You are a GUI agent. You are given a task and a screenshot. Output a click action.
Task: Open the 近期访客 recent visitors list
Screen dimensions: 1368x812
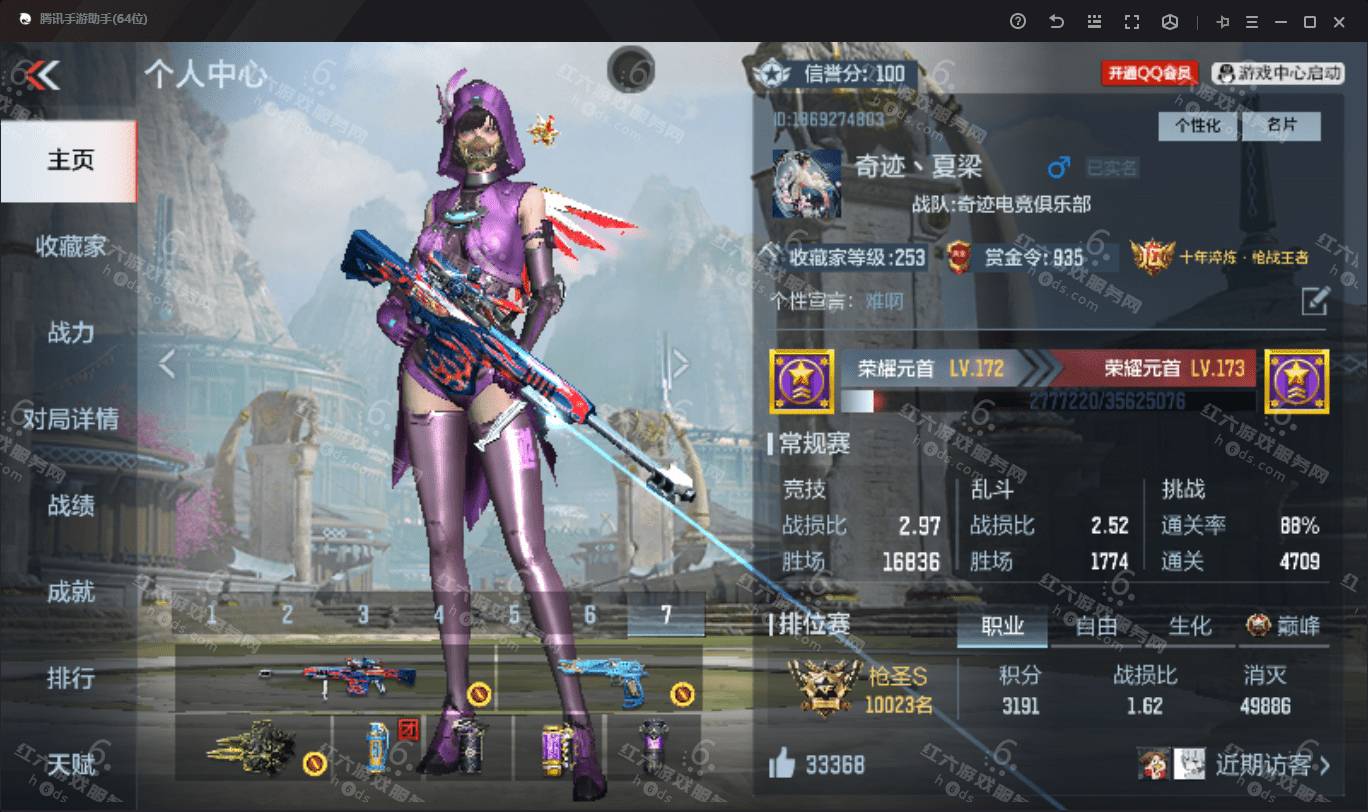(1272, 766)
